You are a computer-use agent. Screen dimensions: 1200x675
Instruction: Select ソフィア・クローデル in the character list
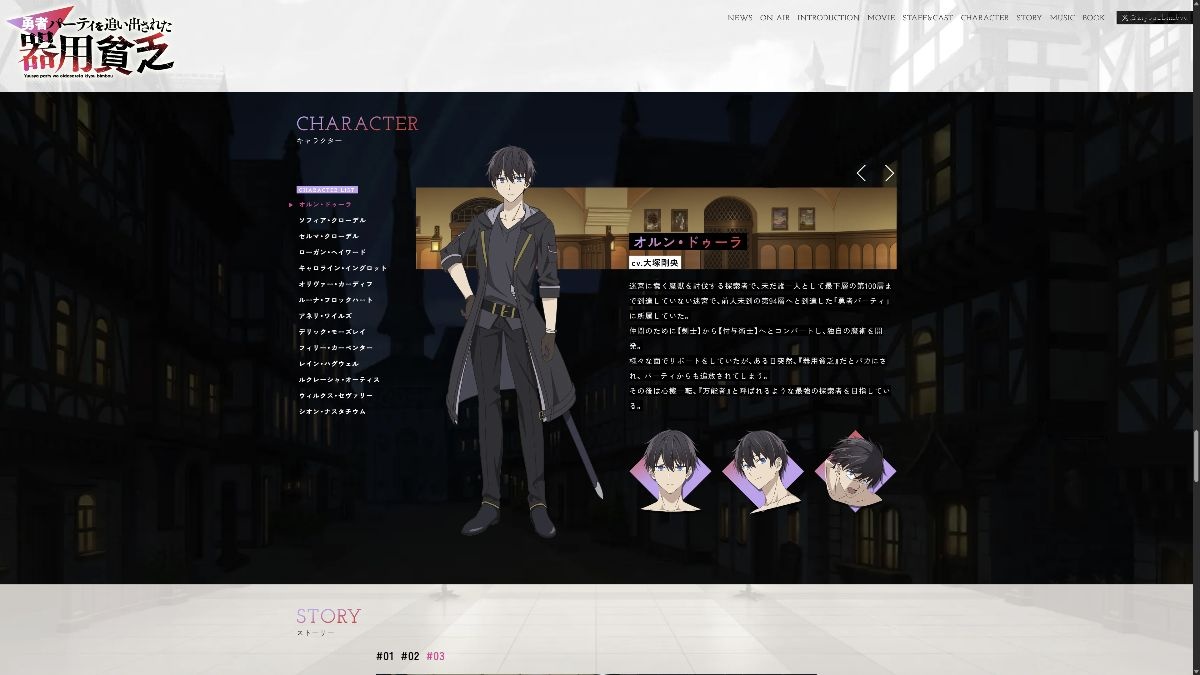pyautogui.click(x=332, y=220)
